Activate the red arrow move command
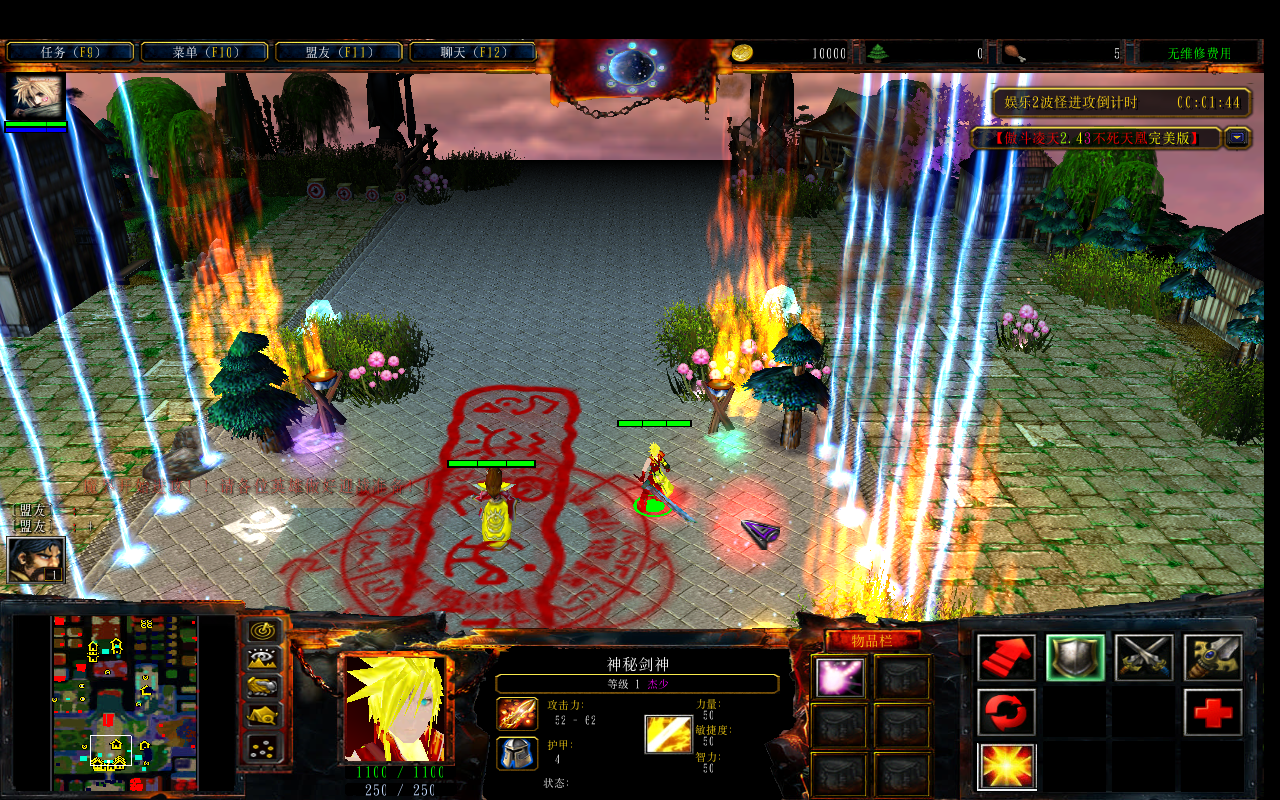 click(x=1006, y=658)
